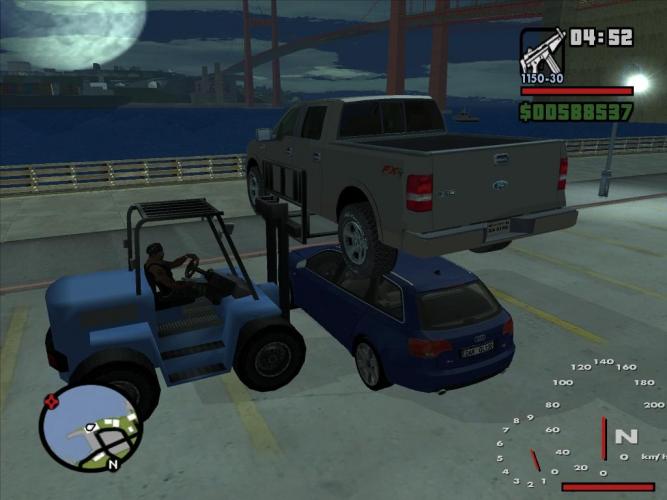Click the north N icon on the minimap
Viewport: 667px width, 500px height.
[x=112, y=464]
